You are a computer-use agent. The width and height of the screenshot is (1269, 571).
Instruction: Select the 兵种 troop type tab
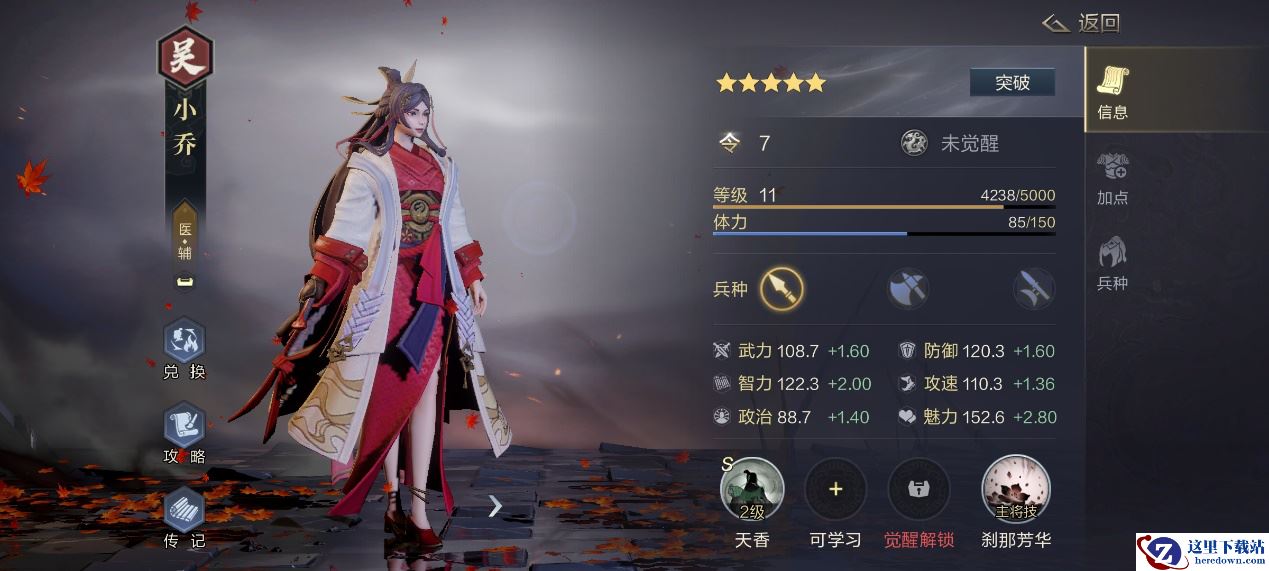pyautogui.click(x=1112, y=263)
